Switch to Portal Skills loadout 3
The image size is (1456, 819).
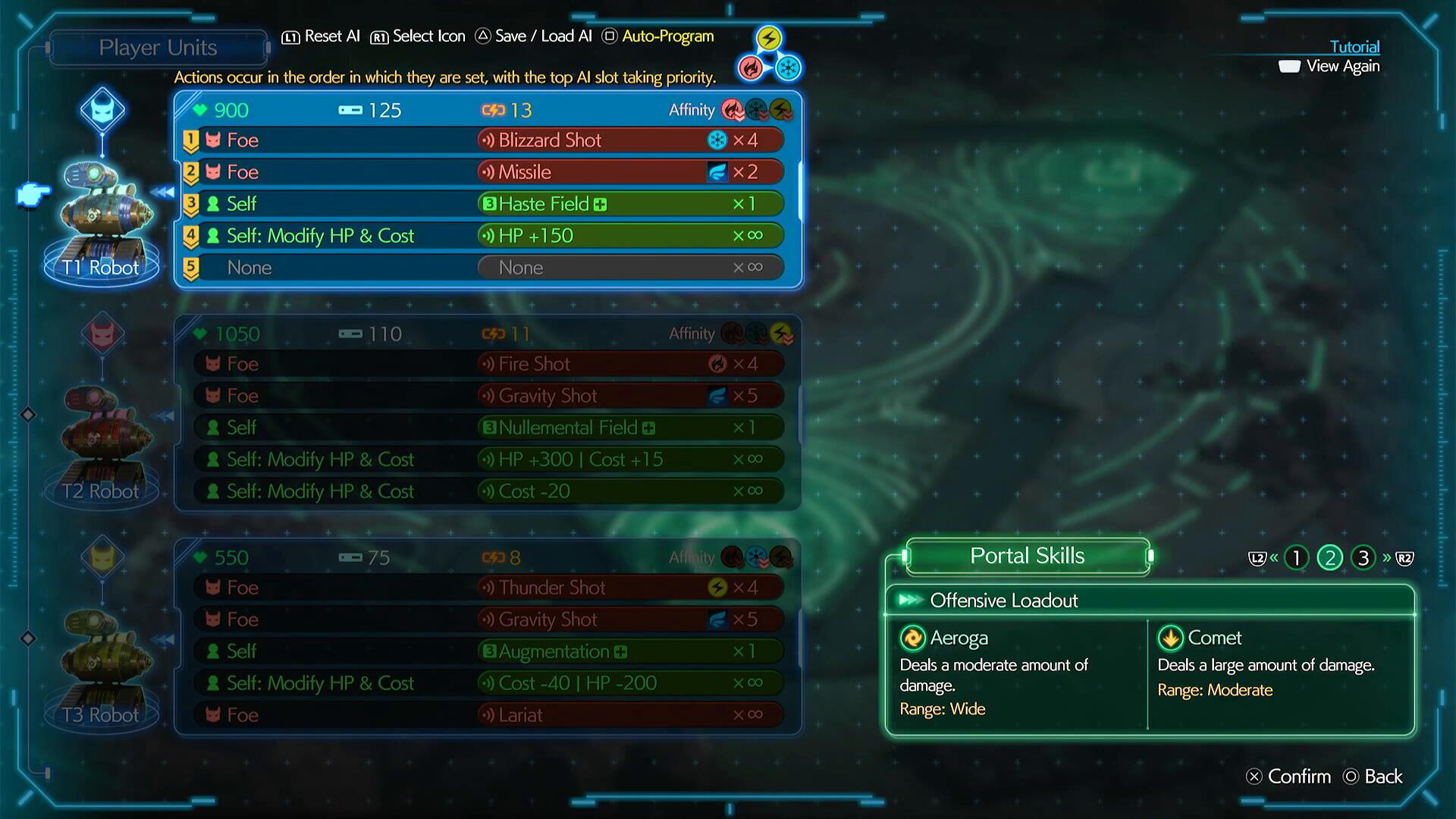(x=1363, y=558)
